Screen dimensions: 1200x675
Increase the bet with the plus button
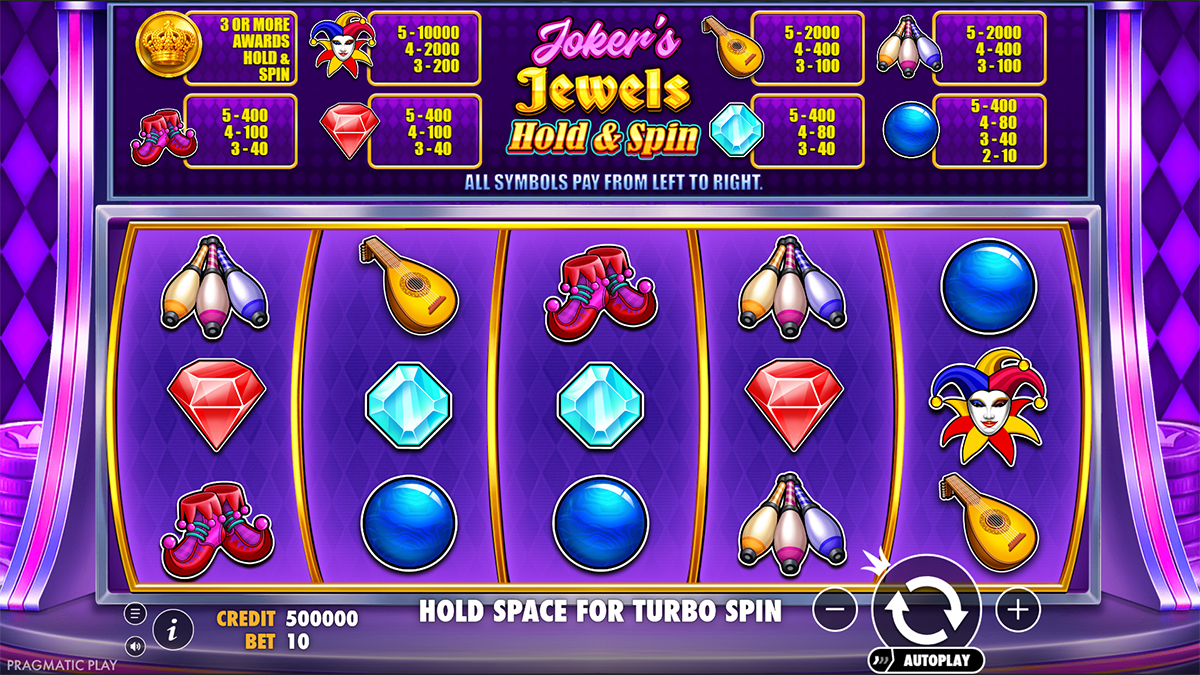point(1018,608)
